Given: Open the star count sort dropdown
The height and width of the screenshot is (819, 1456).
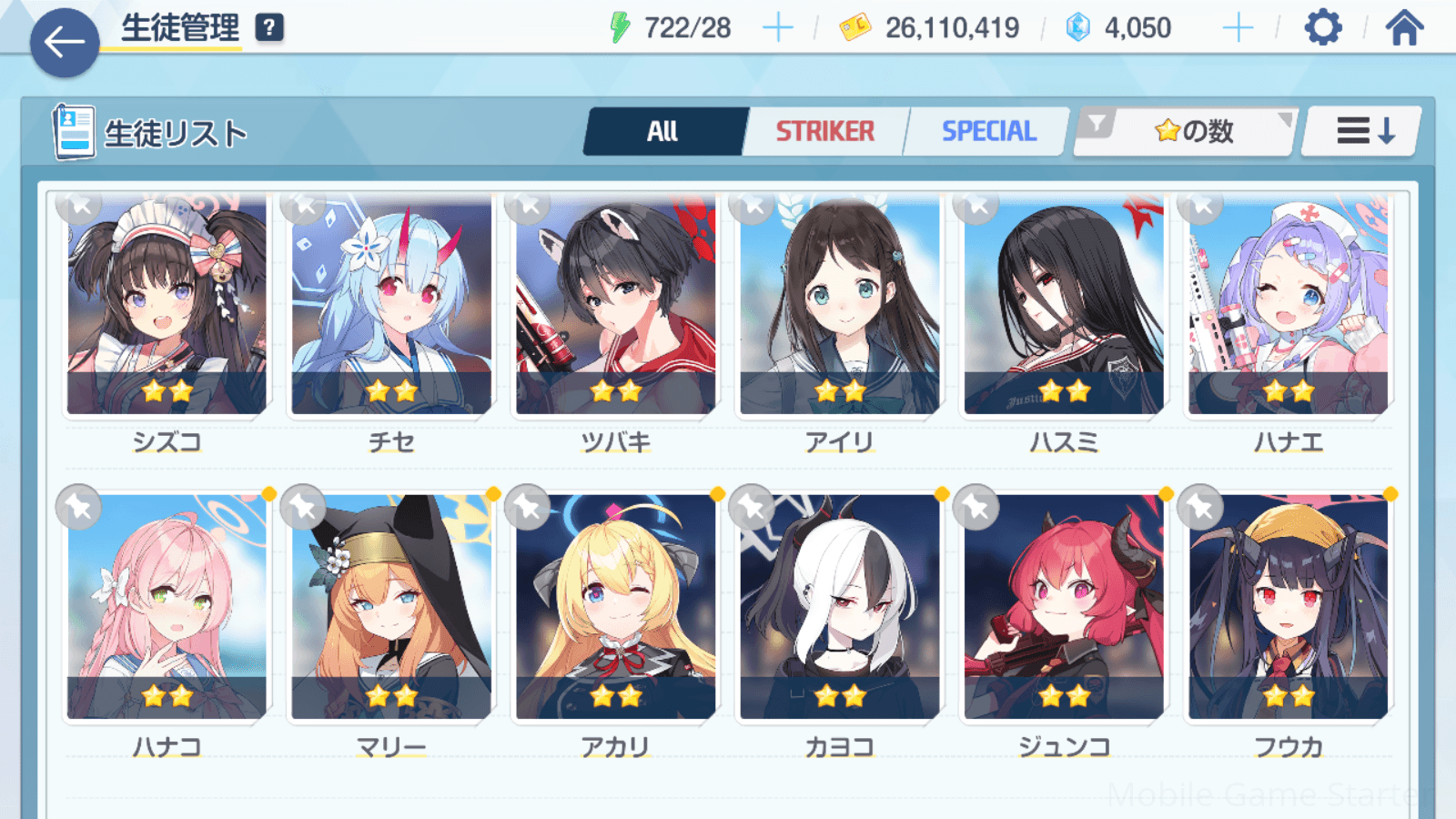Looking at the screenshot, I should tap(1186, 132).
